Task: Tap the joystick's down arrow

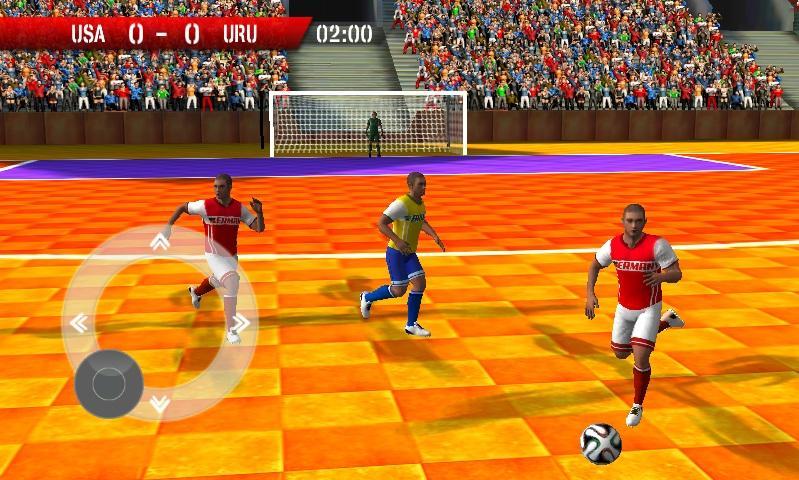Action: (160, 404)
